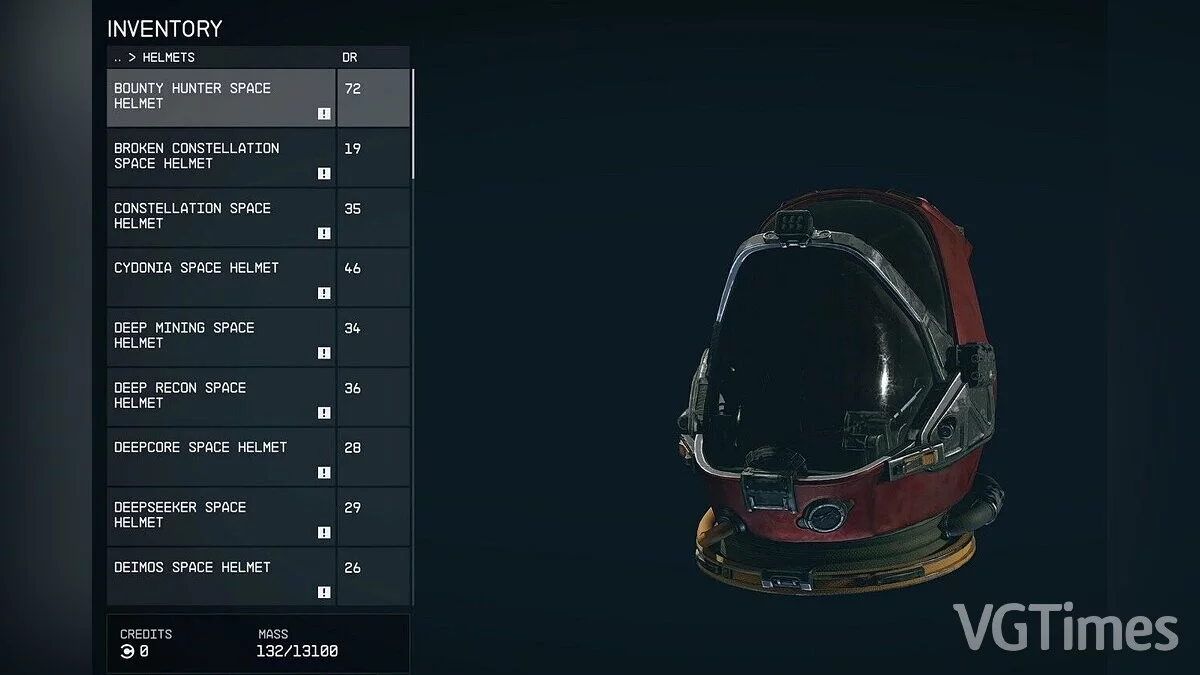Select Bounty Hunter Space Helmet row

point(221,97)
